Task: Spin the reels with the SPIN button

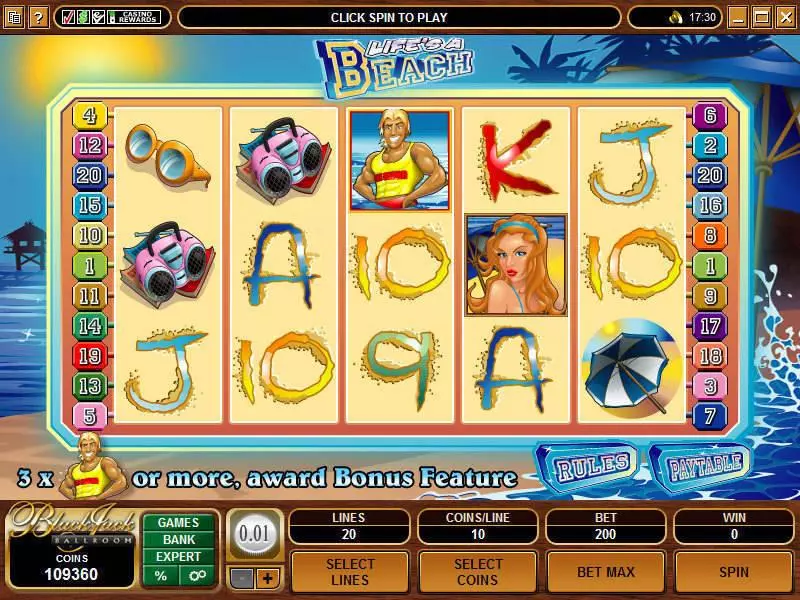Action: [733, 572]
